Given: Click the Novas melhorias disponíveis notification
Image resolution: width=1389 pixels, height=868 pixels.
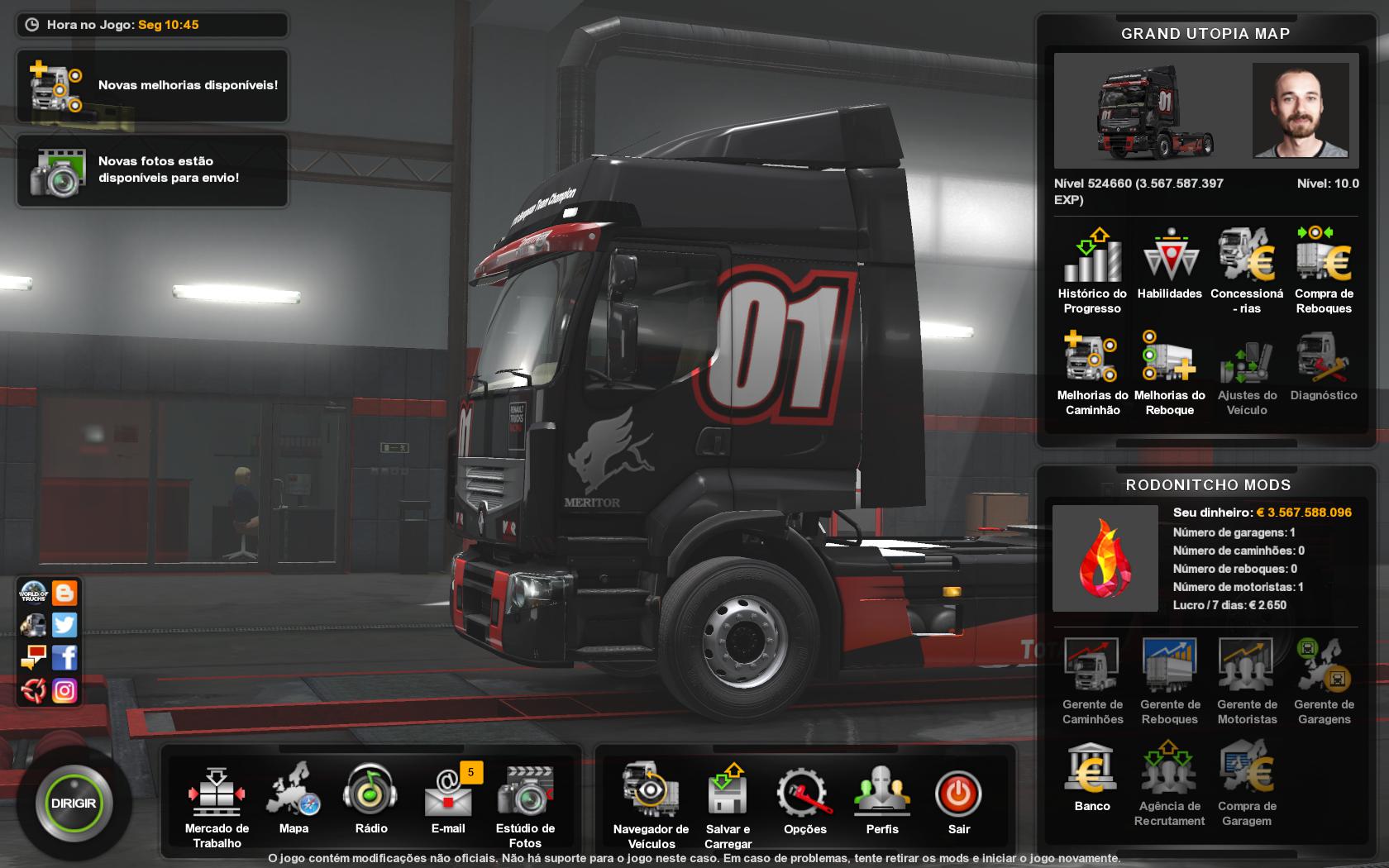Looking at the screenshot, I should [x=152, y=85].
